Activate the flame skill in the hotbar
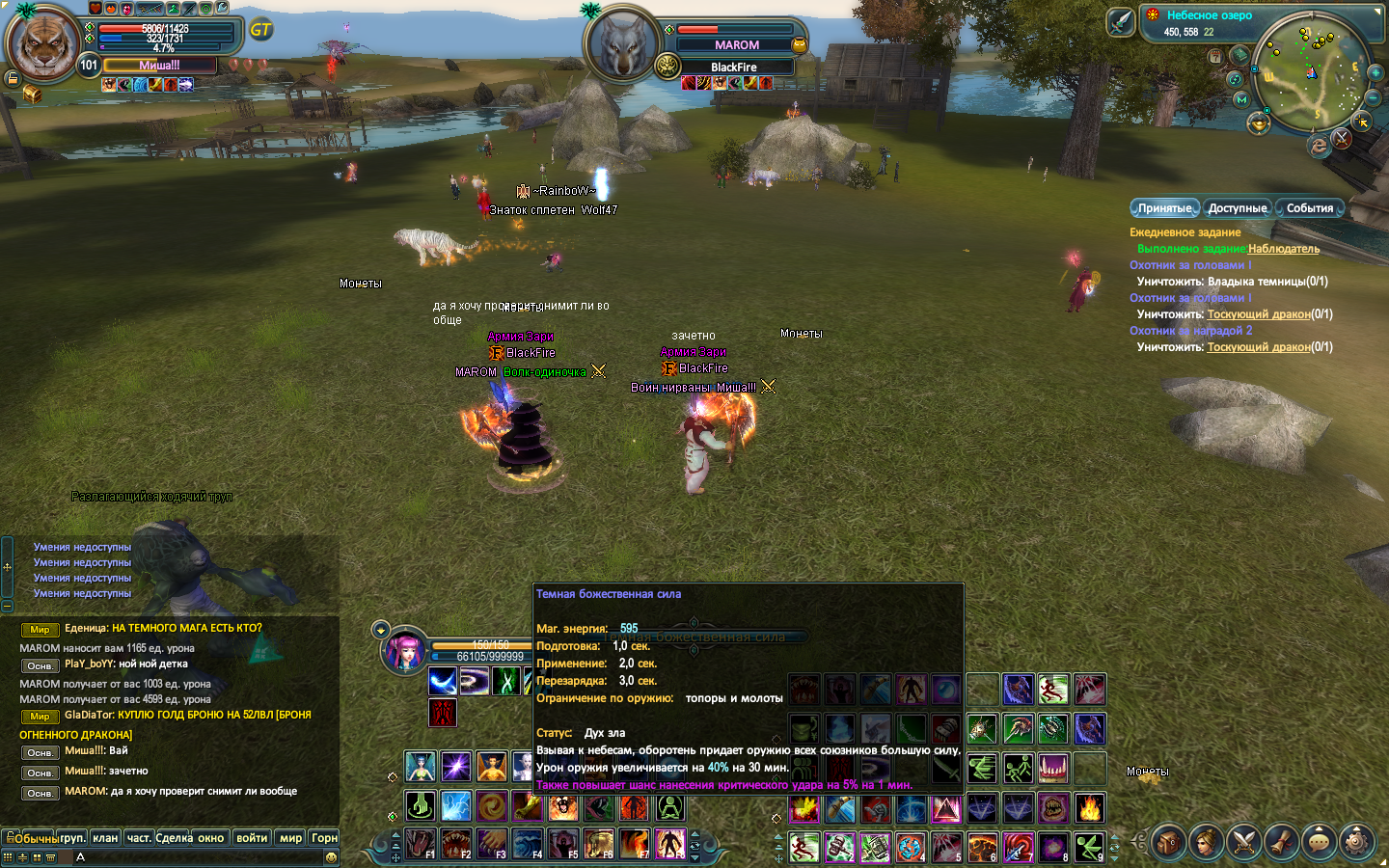This screenshot has width=1389, height=868. pyautogui.click(x=1089, y=807)
